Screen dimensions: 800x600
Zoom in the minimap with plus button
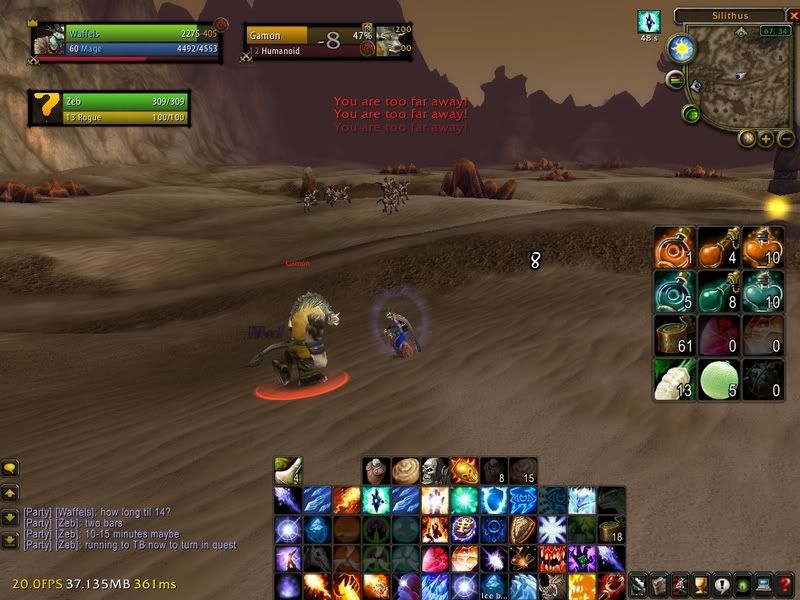(766, 139)
